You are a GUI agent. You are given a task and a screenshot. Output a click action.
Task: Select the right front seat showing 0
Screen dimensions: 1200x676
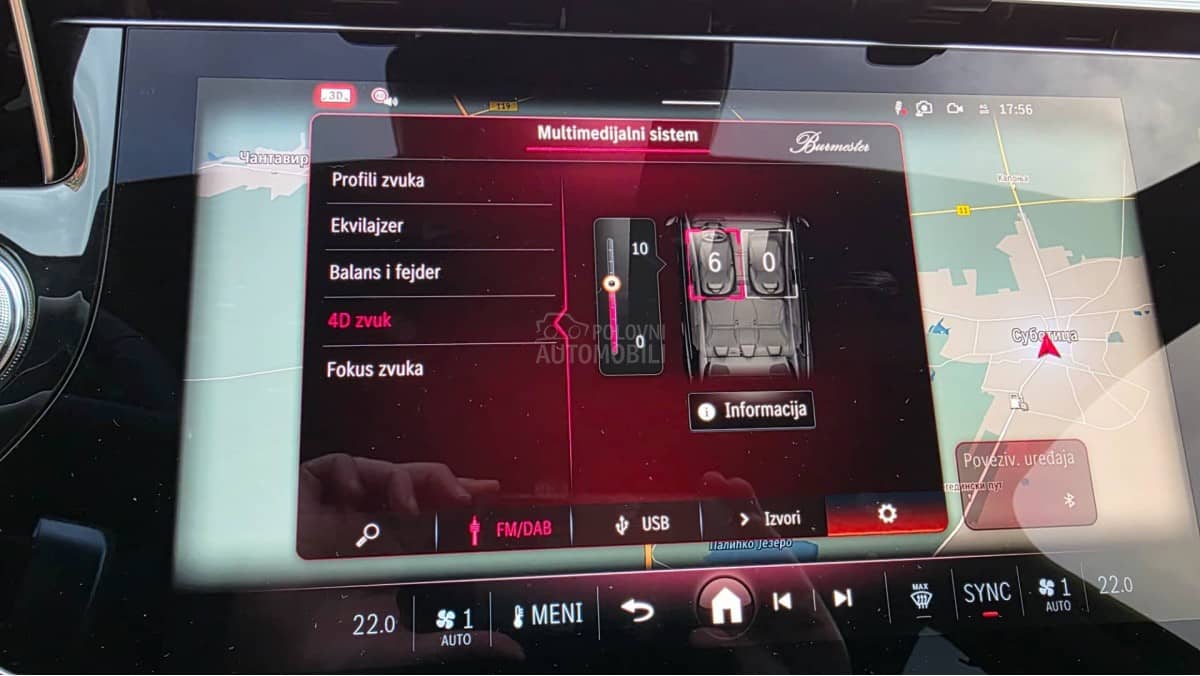coord(769,263)
